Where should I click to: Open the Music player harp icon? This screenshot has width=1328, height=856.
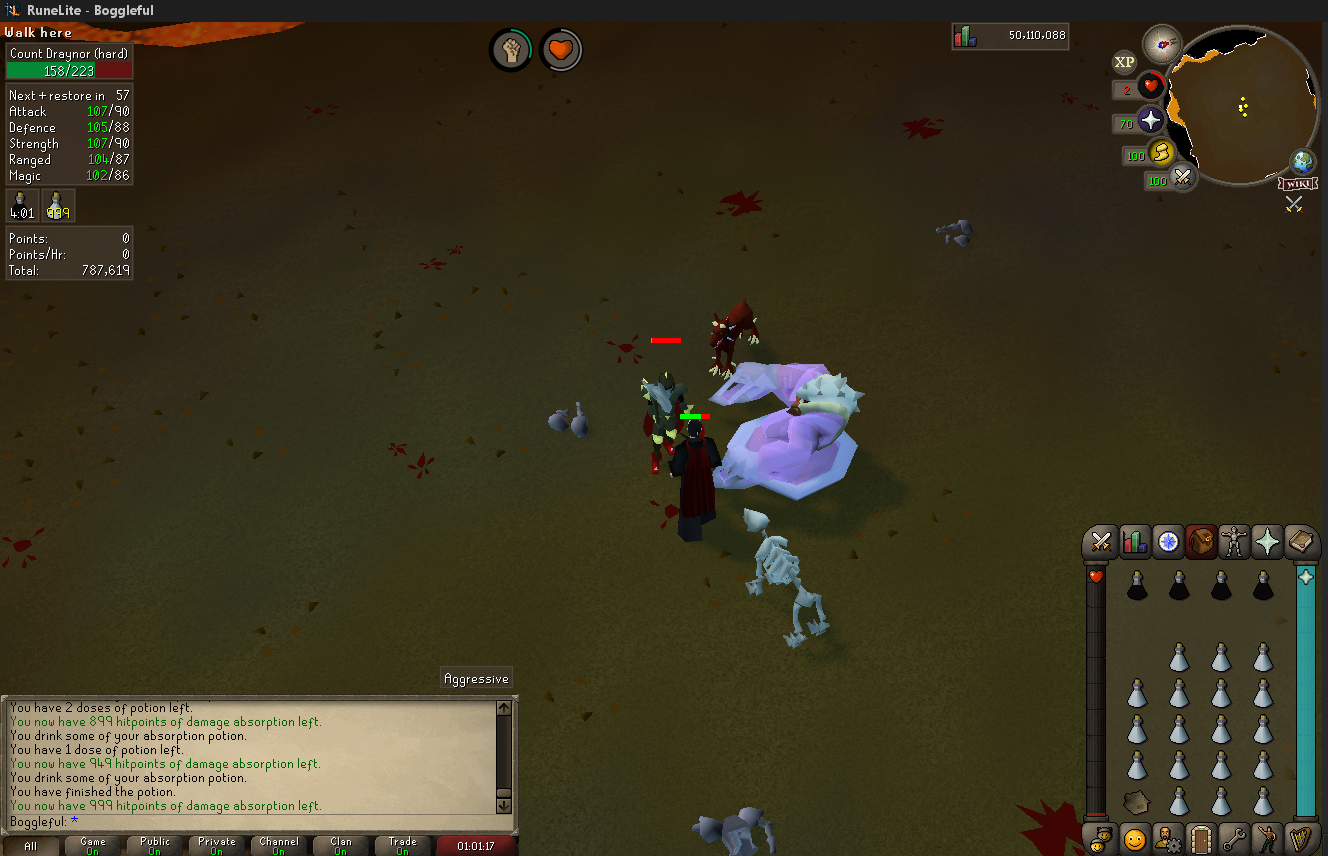click(x=1300, y=839)
